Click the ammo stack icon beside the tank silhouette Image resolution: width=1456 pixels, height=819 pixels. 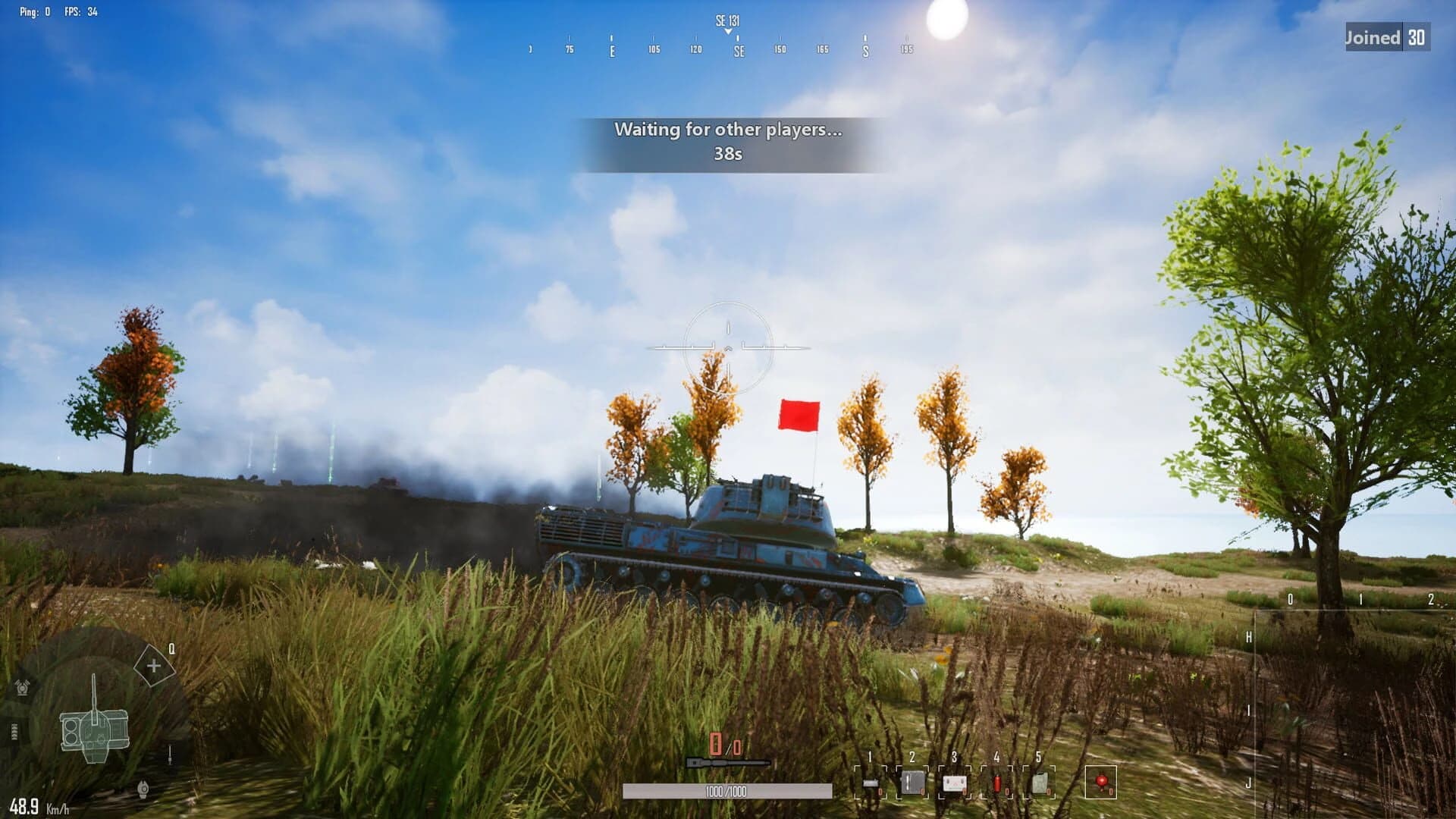pos(14,730)
